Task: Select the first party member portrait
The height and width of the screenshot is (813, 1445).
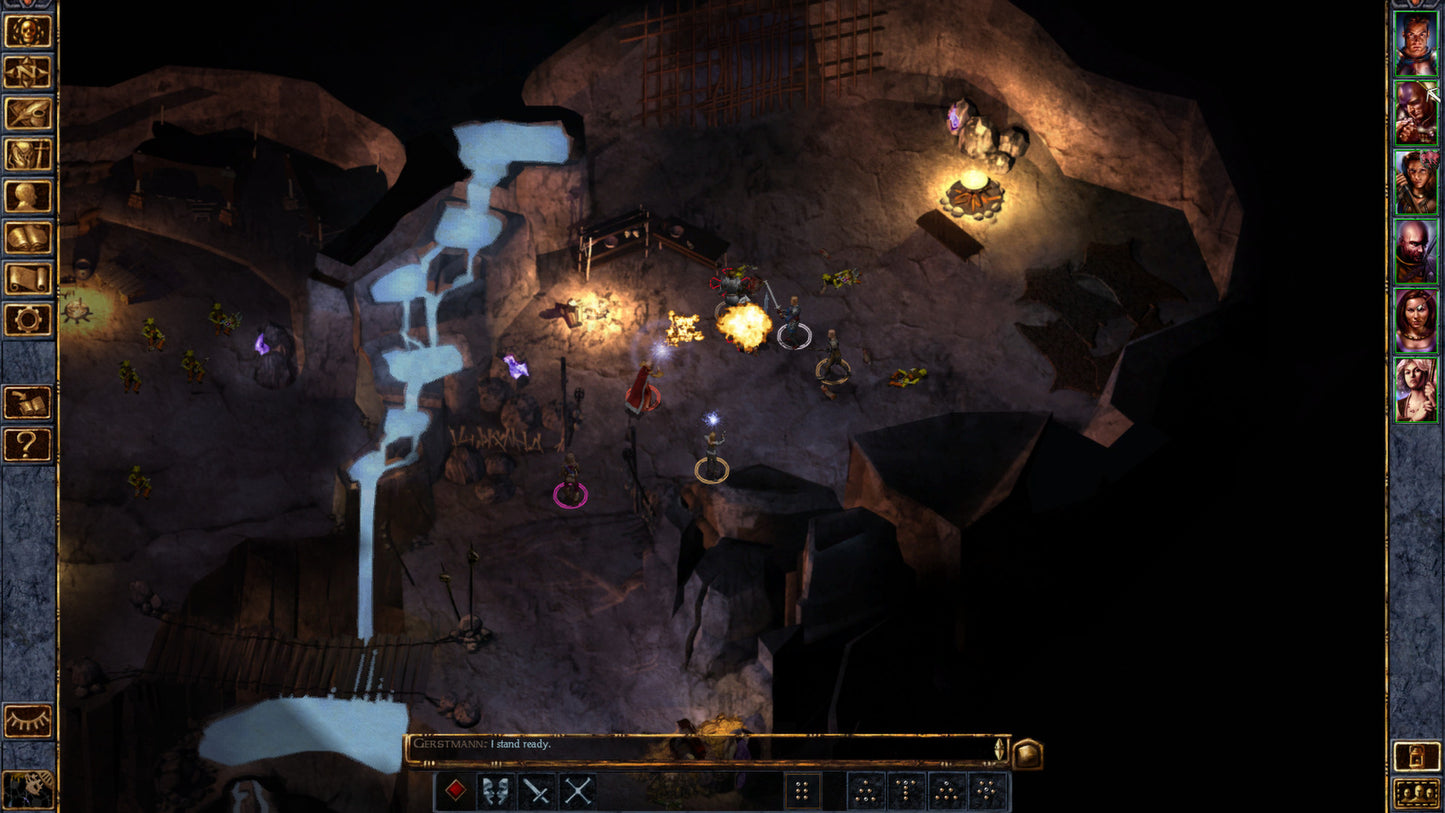Action: [x=1416, y=43]
